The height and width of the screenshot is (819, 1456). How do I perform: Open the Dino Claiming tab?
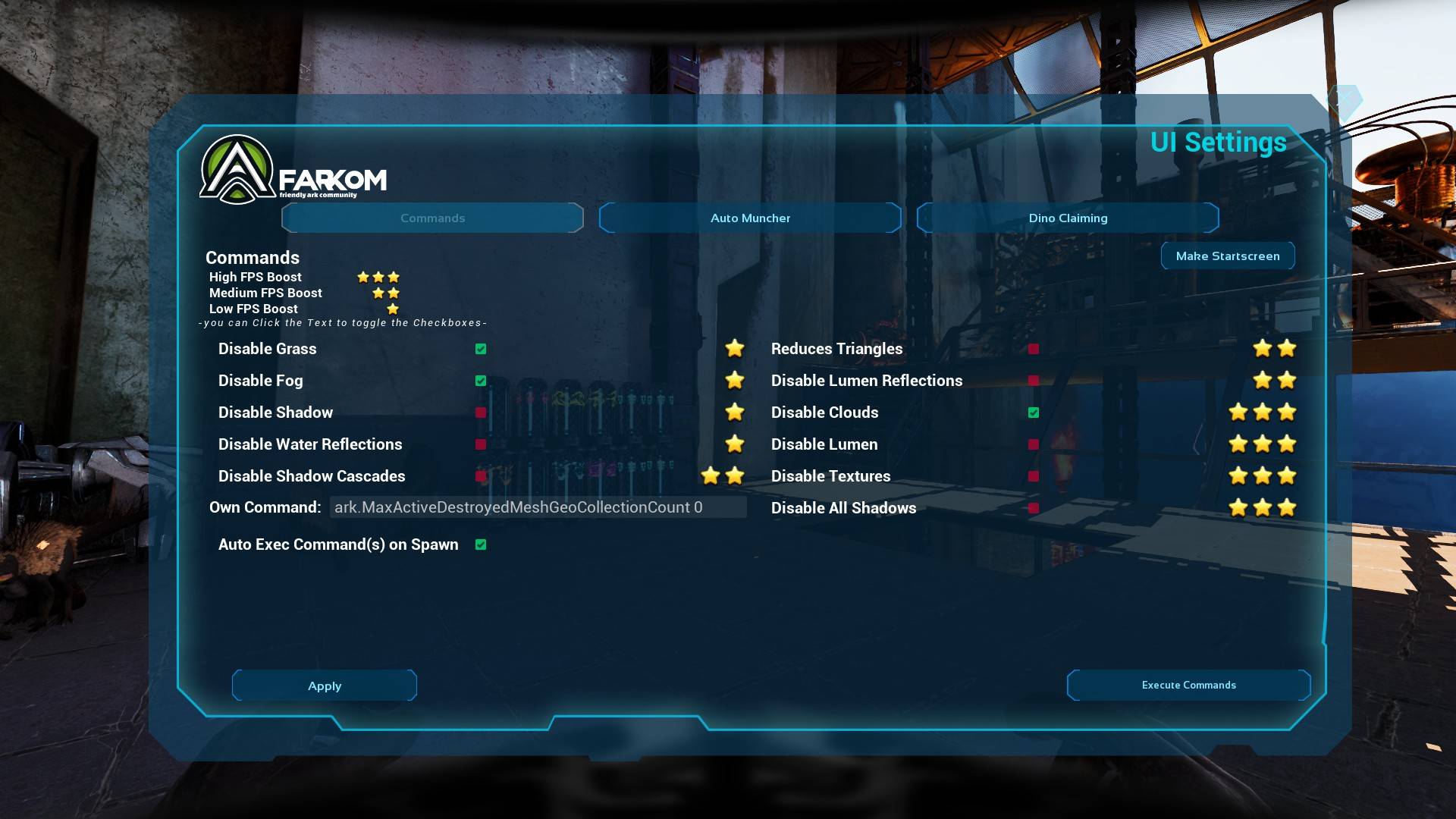click(x=1068, y=218)
